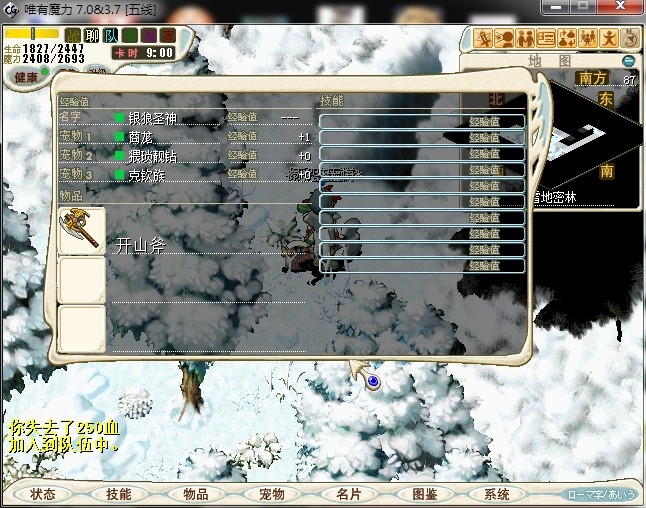Screen dimensions: 646x508
Task: Toggle the ローマ字/あいう input mode button
Action: 601,494
